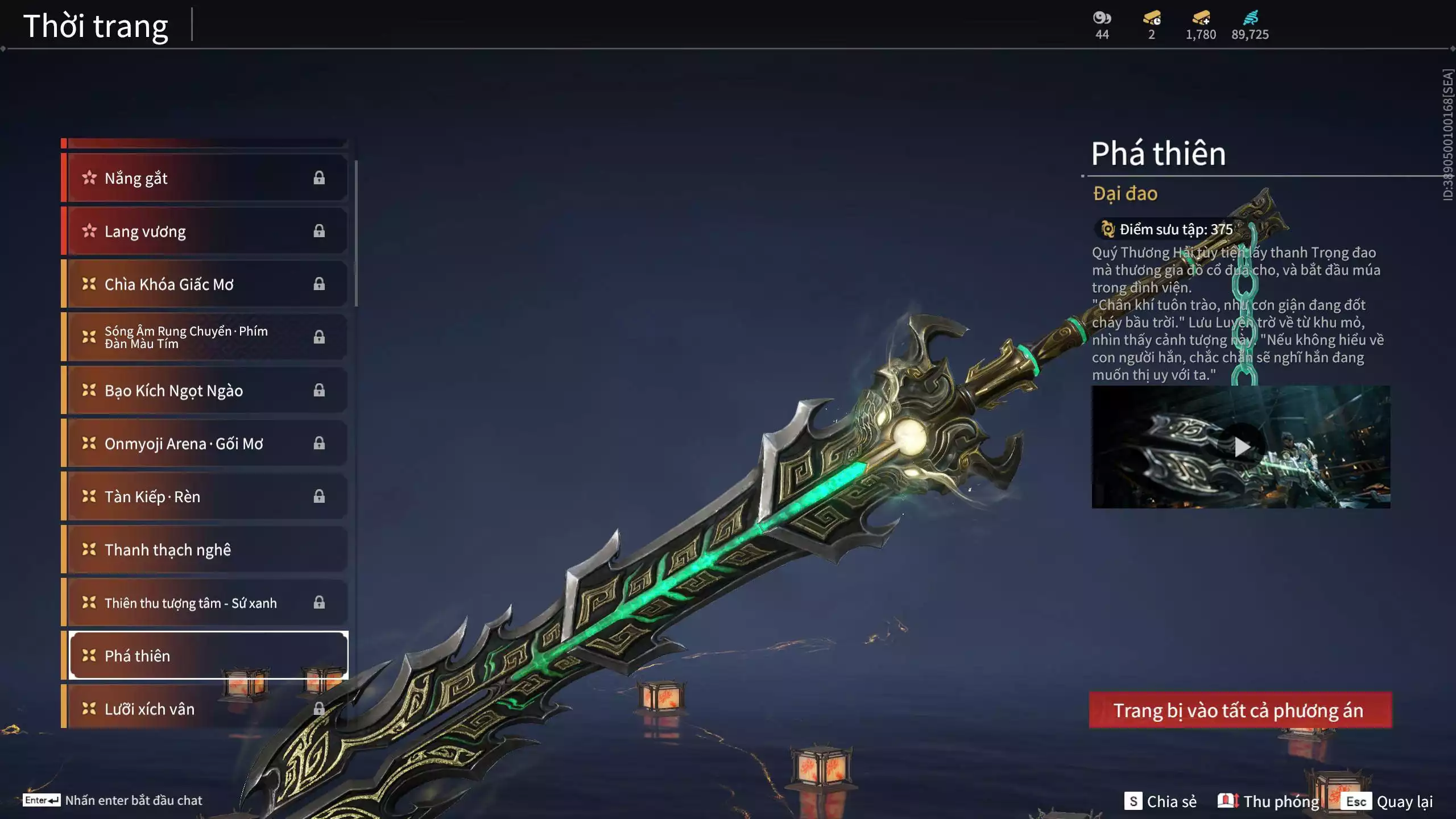
Task: Go back with Quay lại
Action: coord(1389,801)
